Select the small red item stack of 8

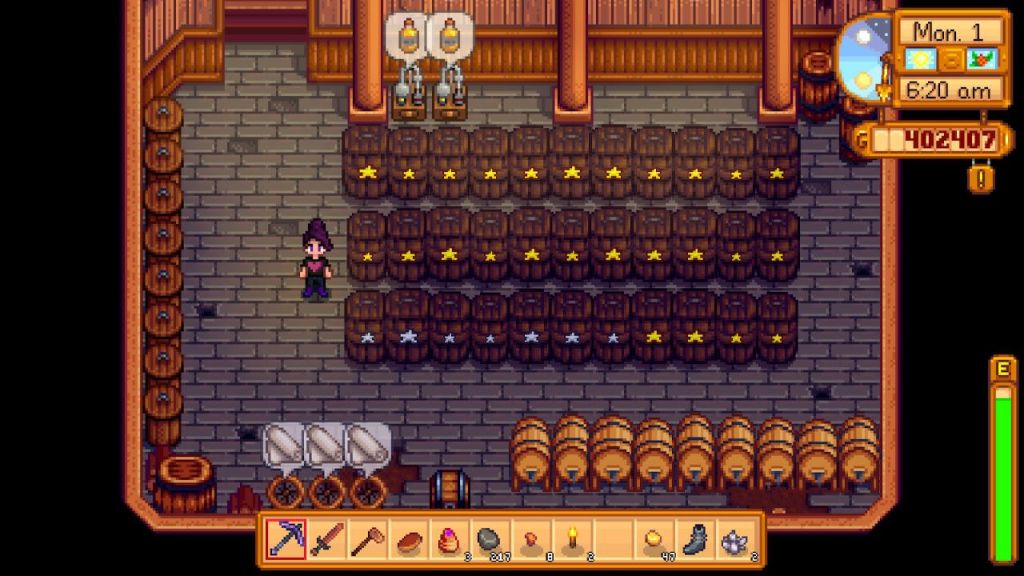point(531,541)
